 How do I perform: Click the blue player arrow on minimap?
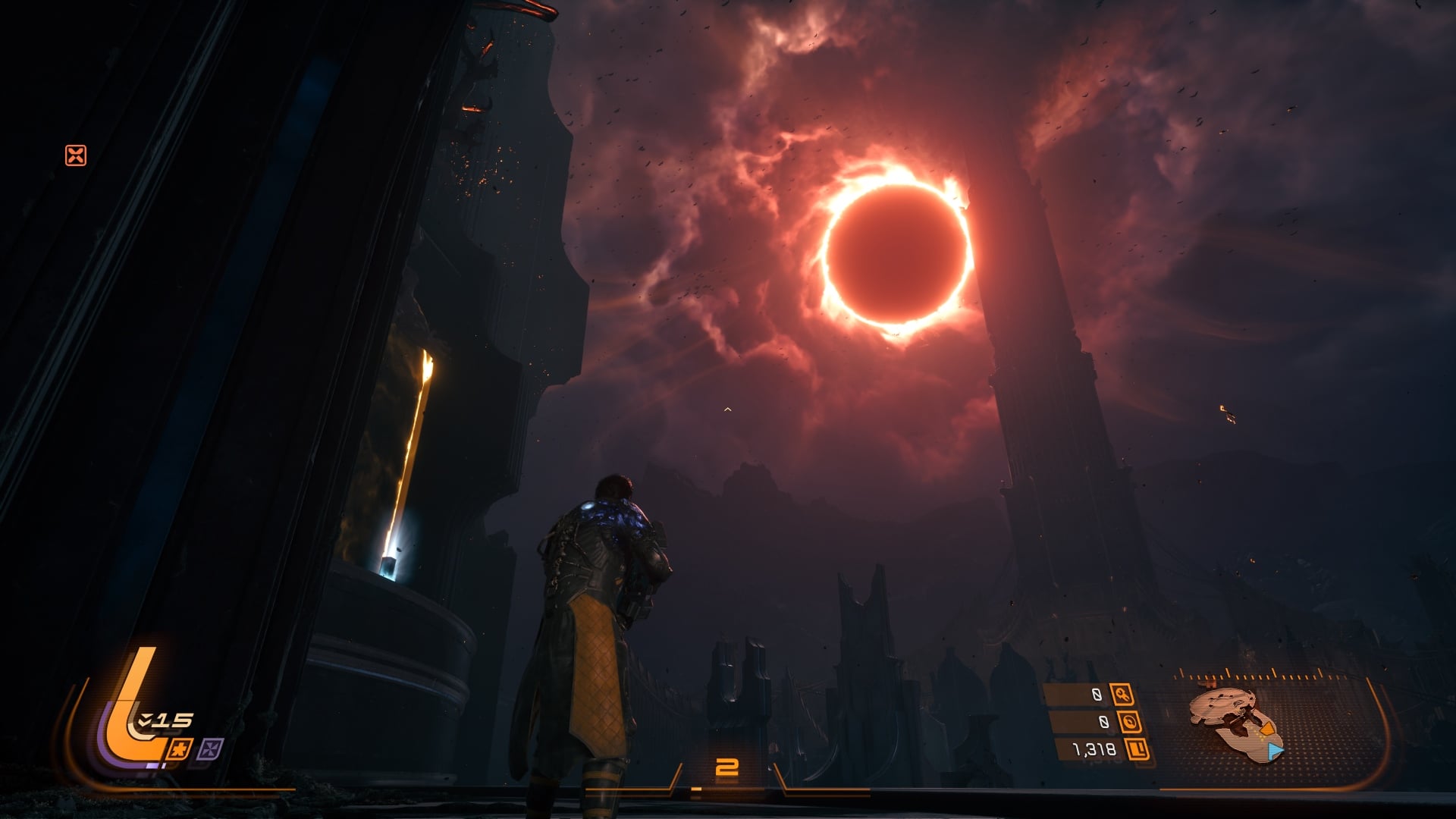tap(1275, 751)
